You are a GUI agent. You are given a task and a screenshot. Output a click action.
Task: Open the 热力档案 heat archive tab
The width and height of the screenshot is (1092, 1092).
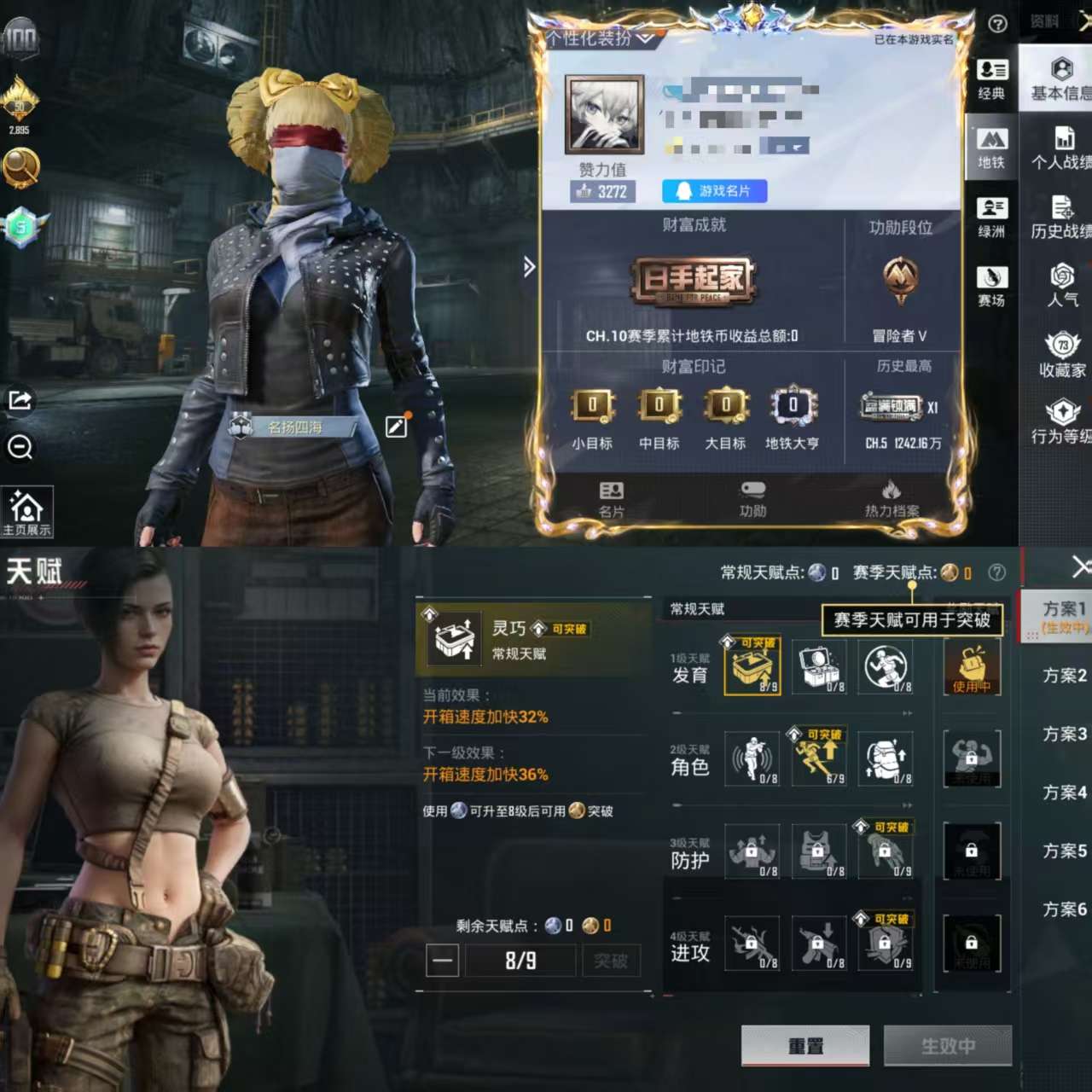tap(892, 499)
